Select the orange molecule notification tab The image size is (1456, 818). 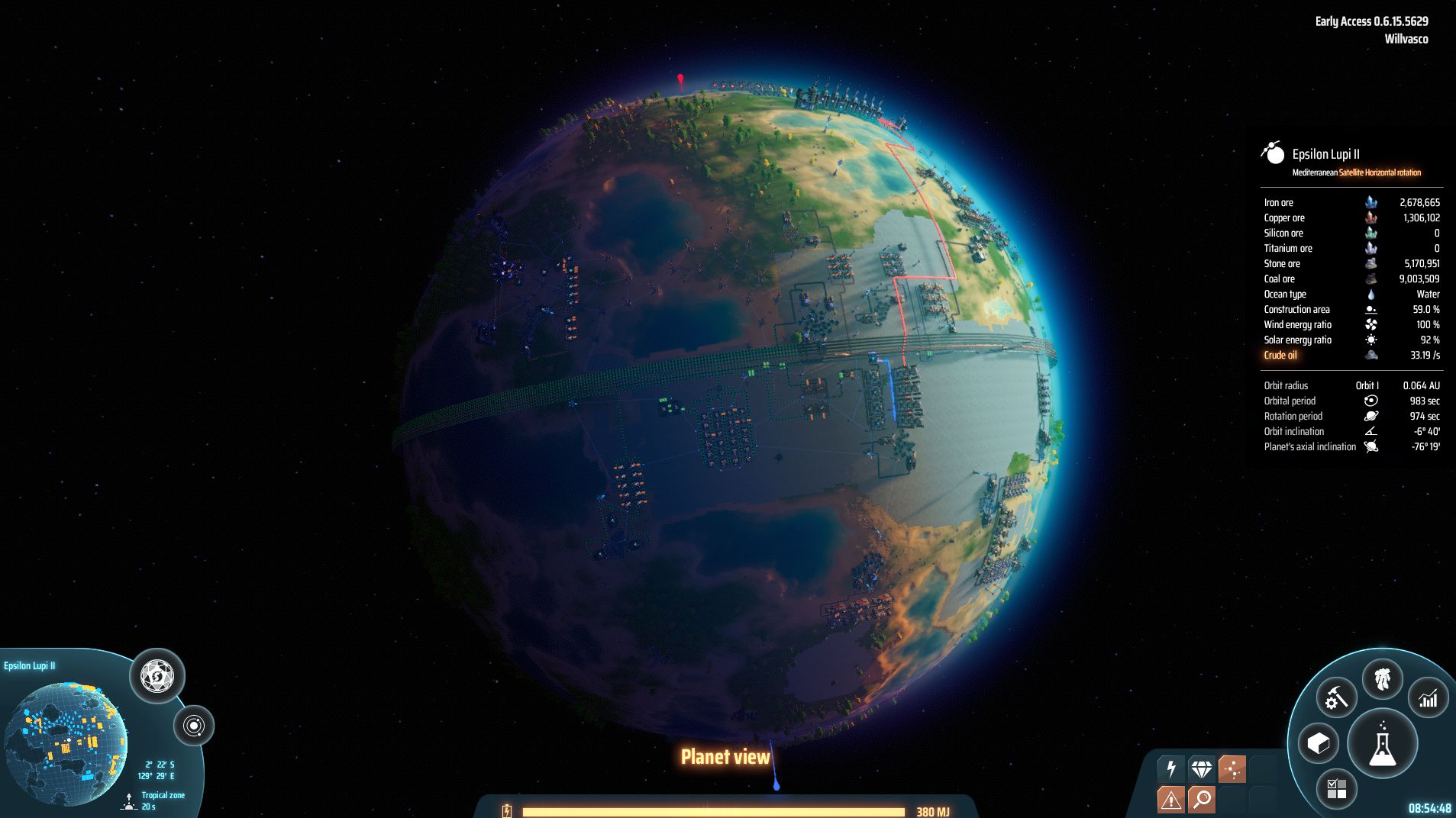click(1232, 768)
